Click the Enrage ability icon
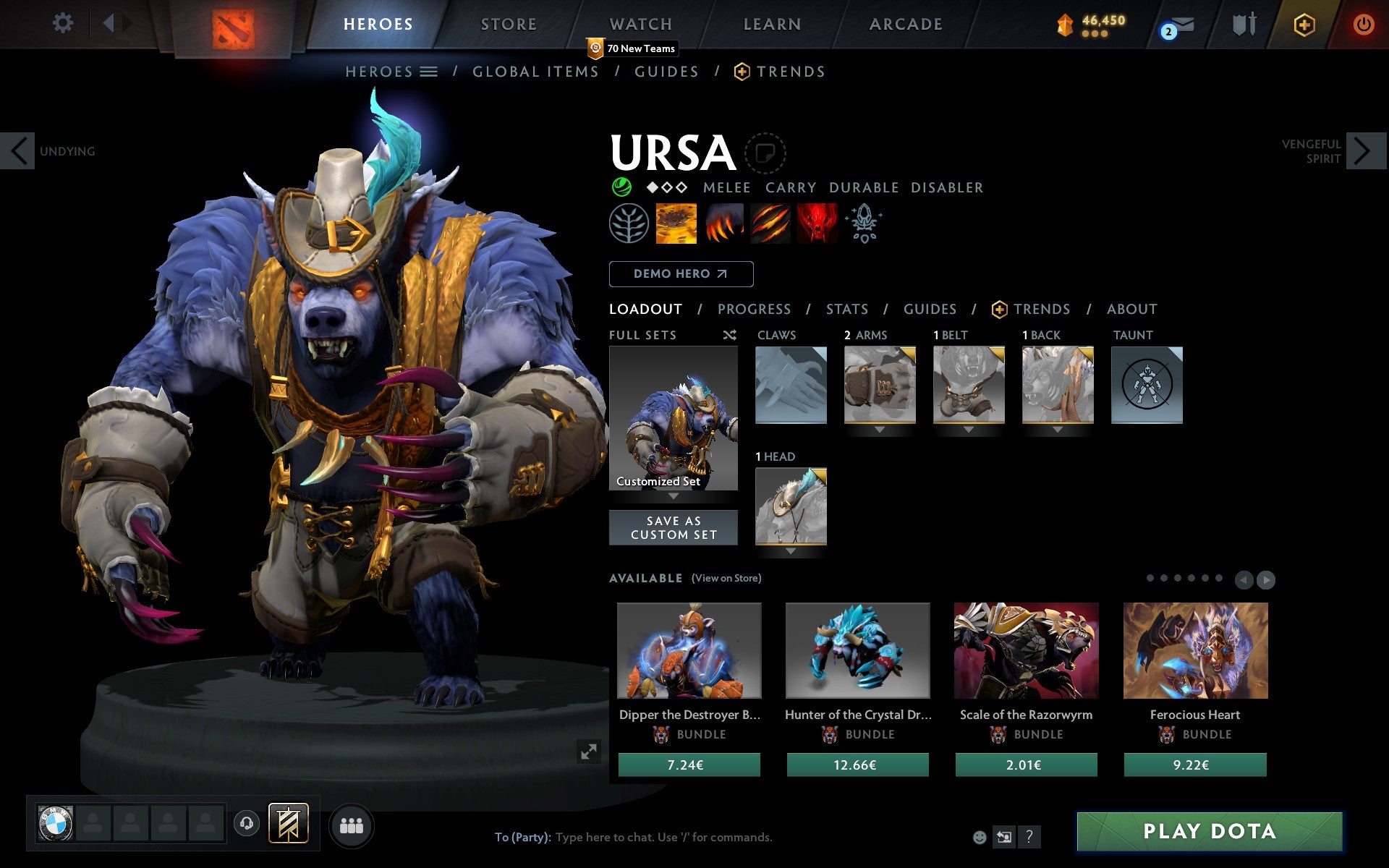 [817, 224]
